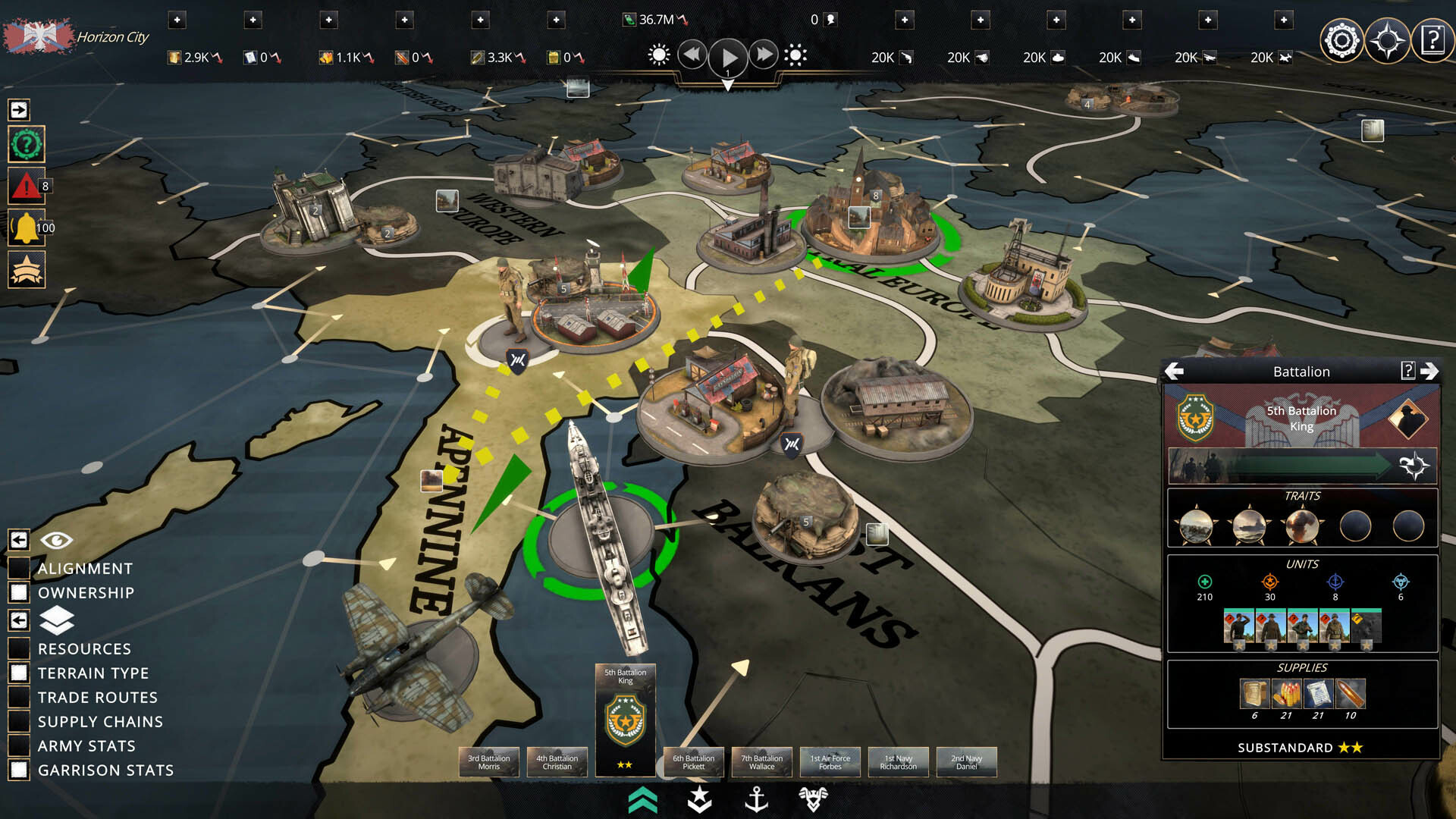Enable the TRADE ROUTES overlay checkbox
The height and width of the screenshot is (819, 1456).
click(20, 698)
